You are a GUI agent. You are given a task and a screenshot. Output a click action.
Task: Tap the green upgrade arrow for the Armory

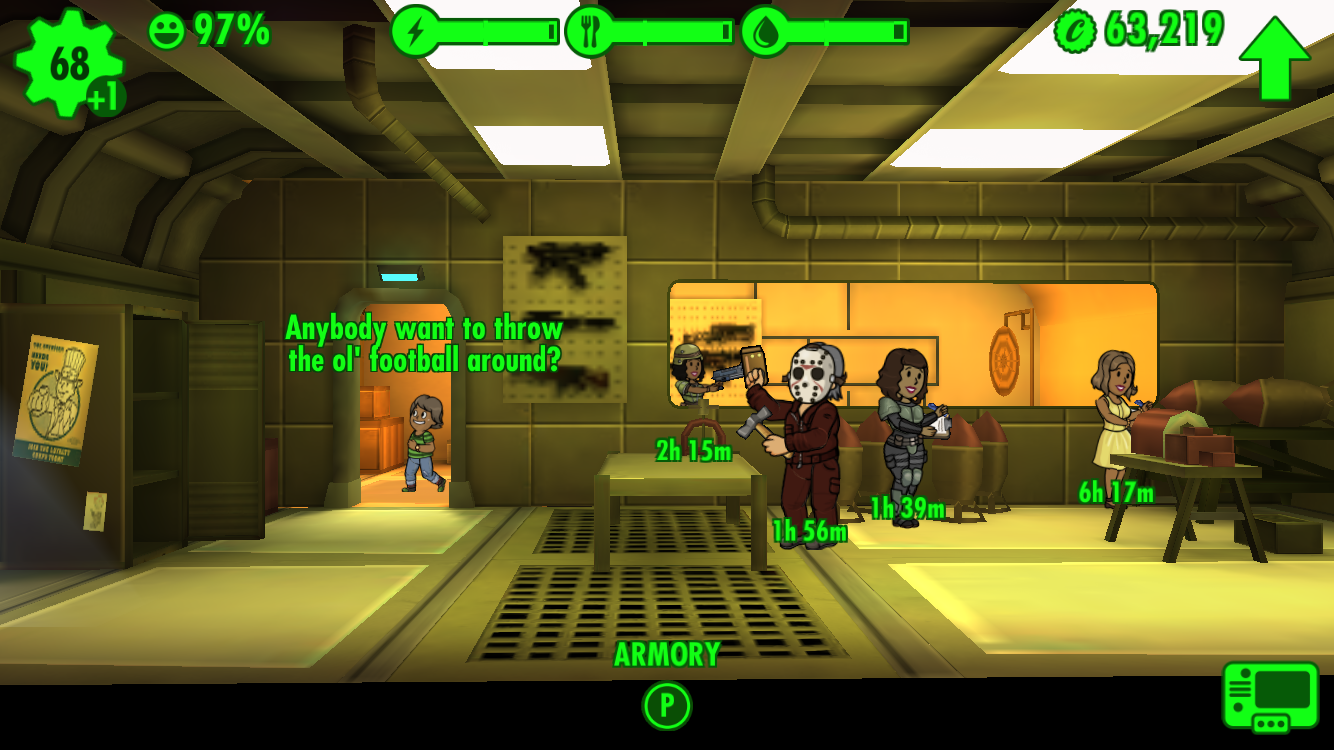click(1274, 56)
